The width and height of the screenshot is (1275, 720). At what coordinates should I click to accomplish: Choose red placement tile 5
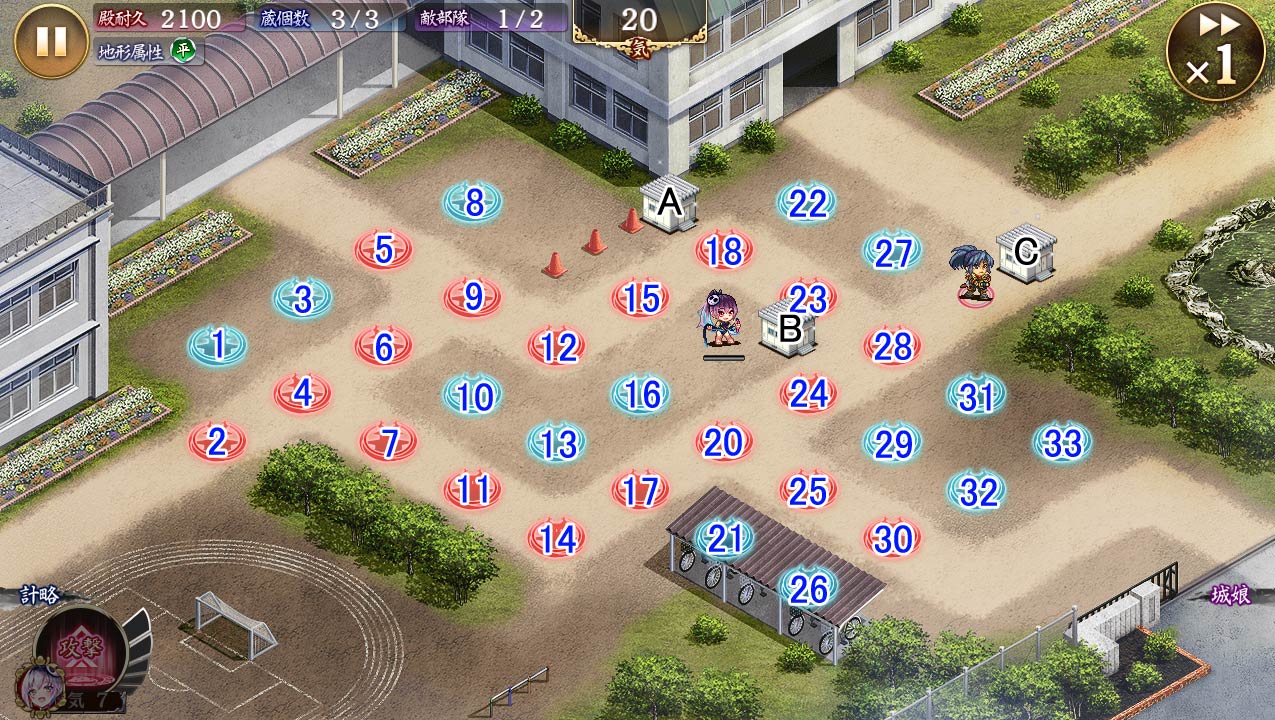[385, 251]
